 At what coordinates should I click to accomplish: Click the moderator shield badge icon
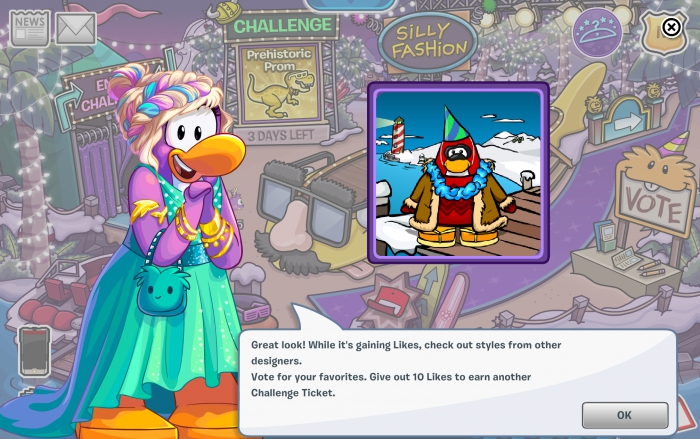point(662,30)
